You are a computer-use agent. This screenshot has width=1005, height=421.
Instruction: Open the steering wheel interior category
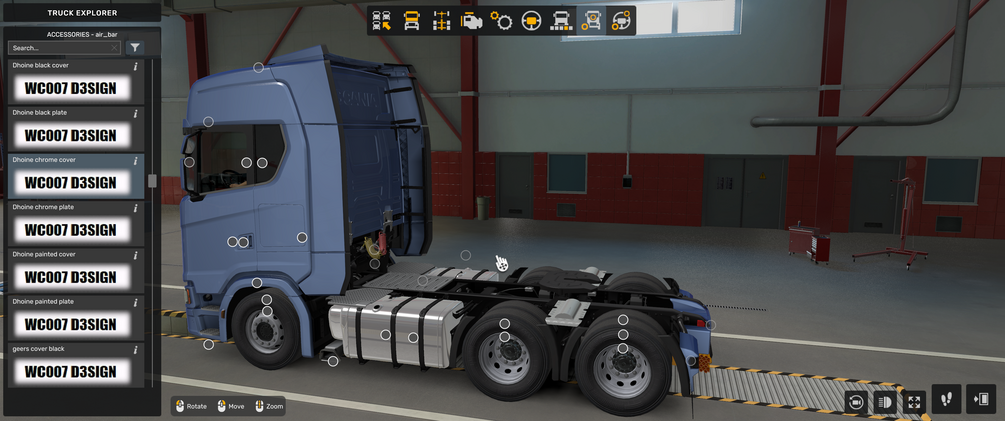(531, 20)
